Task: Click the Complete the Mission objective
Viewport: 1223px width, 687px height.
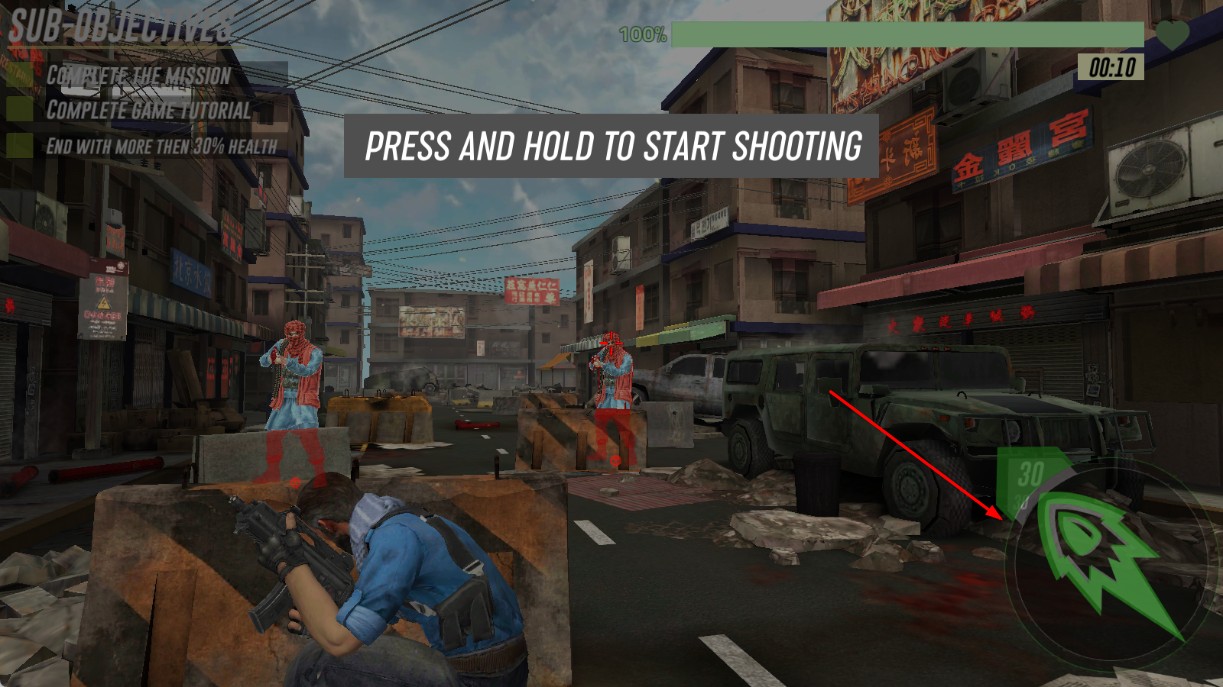Action: [138, 75]
